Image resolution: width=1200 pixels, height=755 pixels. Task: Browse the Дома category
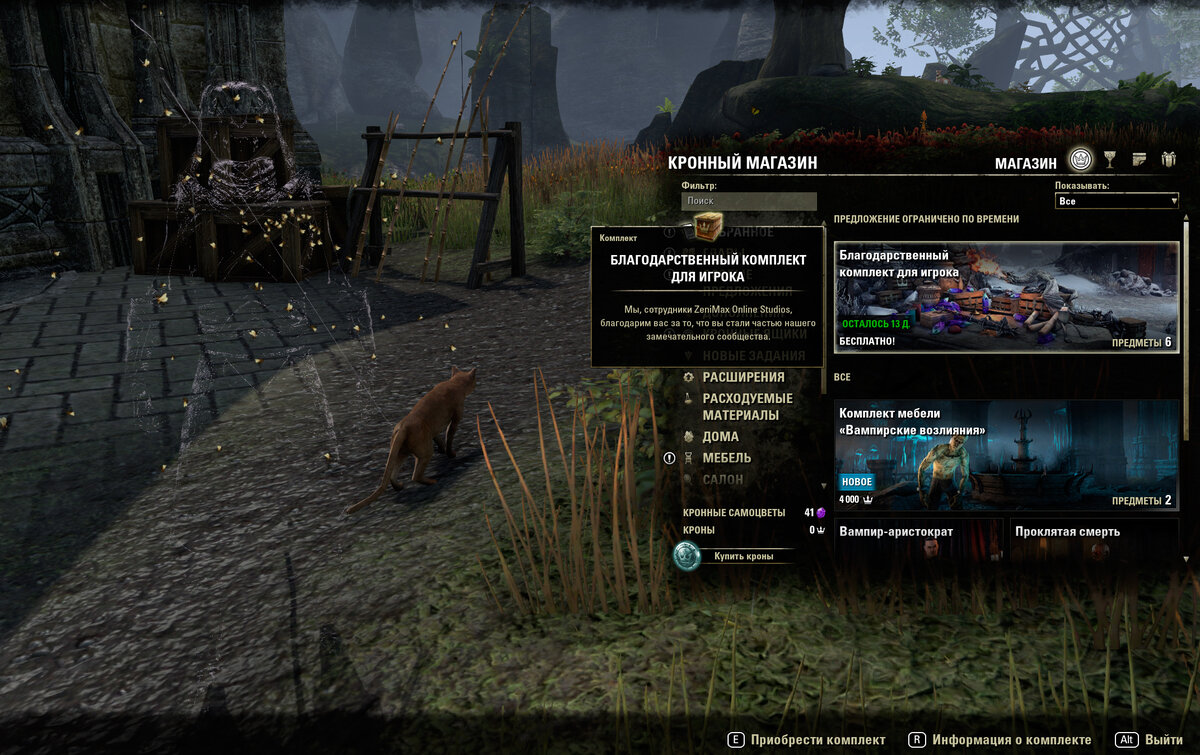720,436
